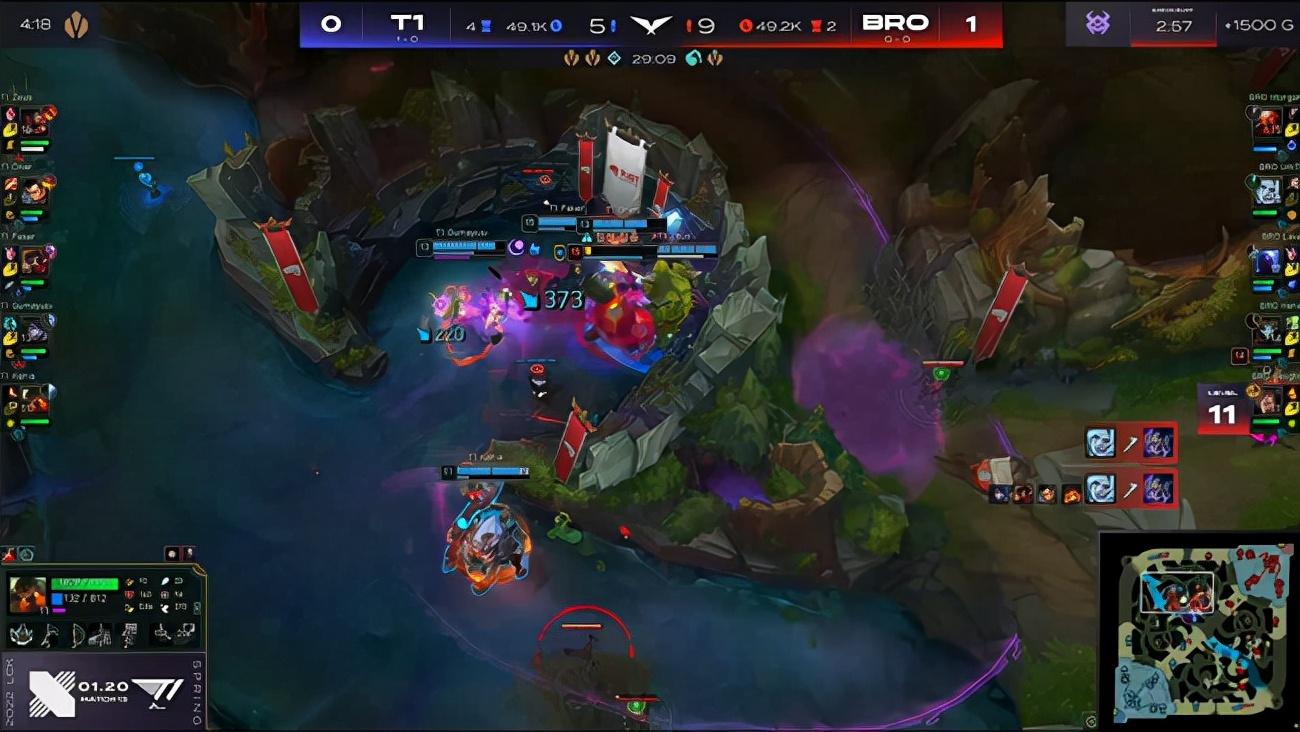The height and width of the screenshot is (732, 1300).
Task: Click the selected champion portrait in stats panel
Action: pyautogui.click(x=27, y=595)
